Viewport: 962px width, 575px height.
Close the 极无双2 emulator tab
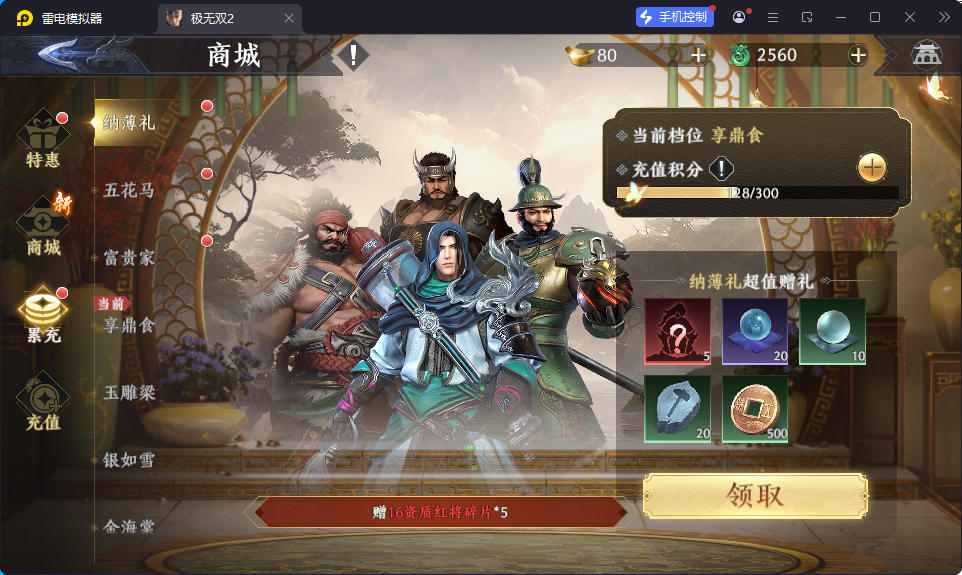pyautogui.click(x=289, y=18)
